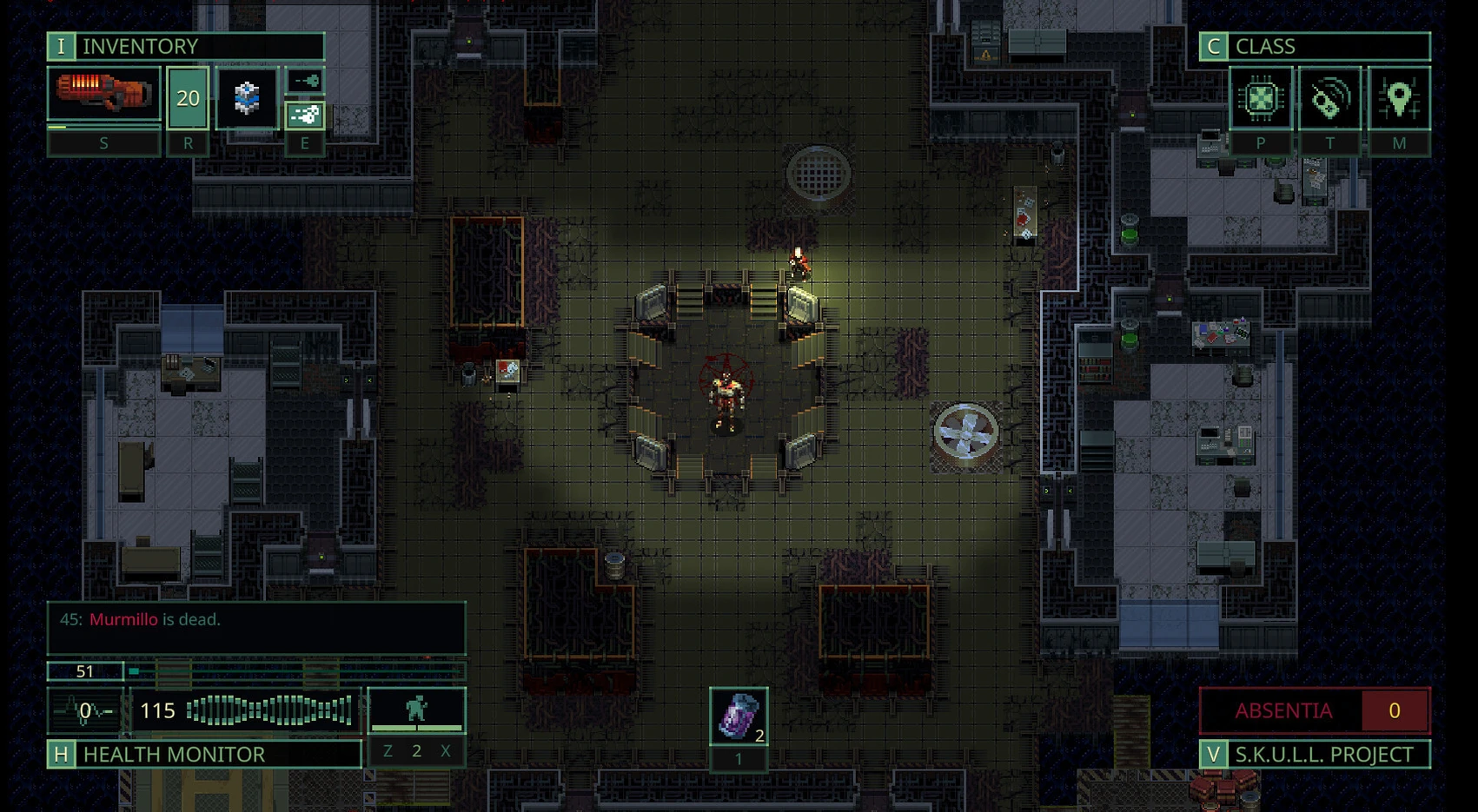
Task: Choose the single-shot fire mode icon
Action: click(305, 82)
